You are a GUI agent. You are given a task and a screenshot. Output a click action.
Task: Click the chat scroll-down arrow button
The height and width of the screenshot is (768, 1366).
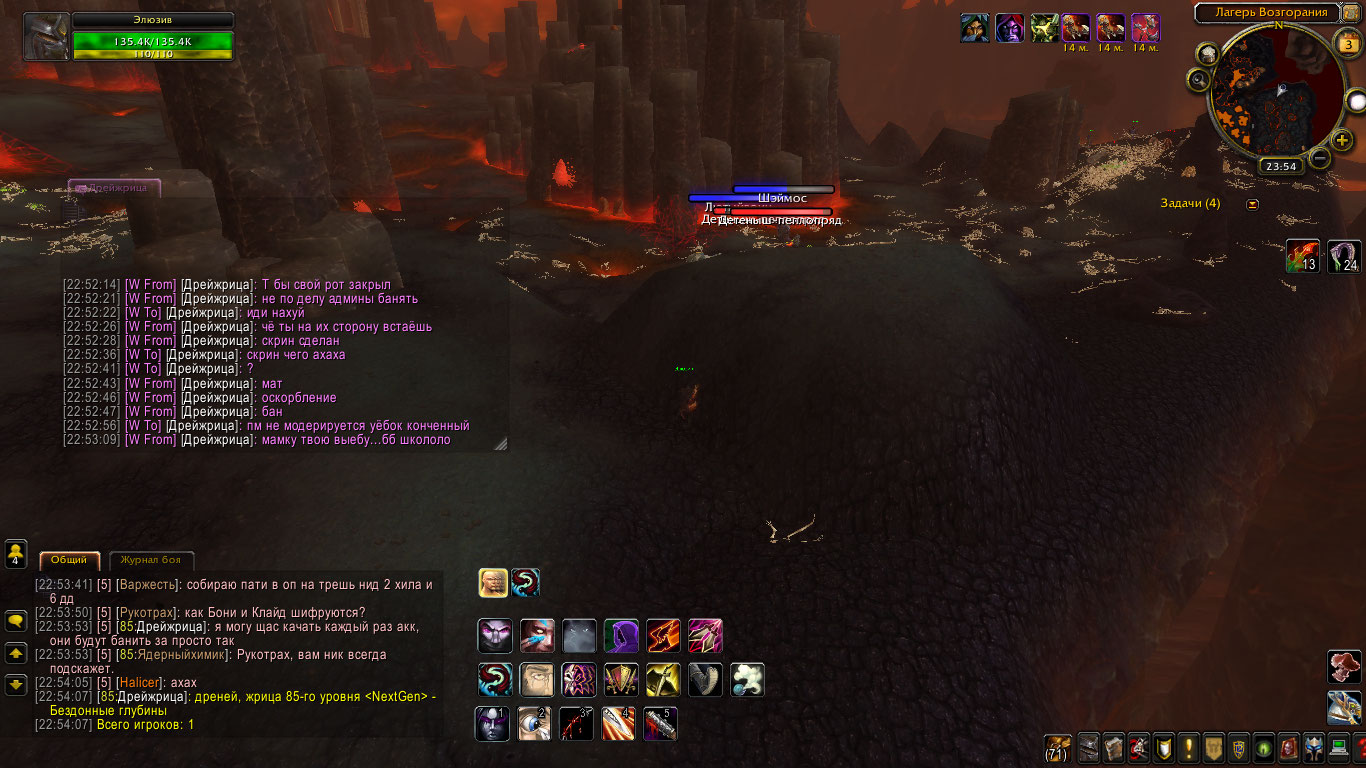16,685
